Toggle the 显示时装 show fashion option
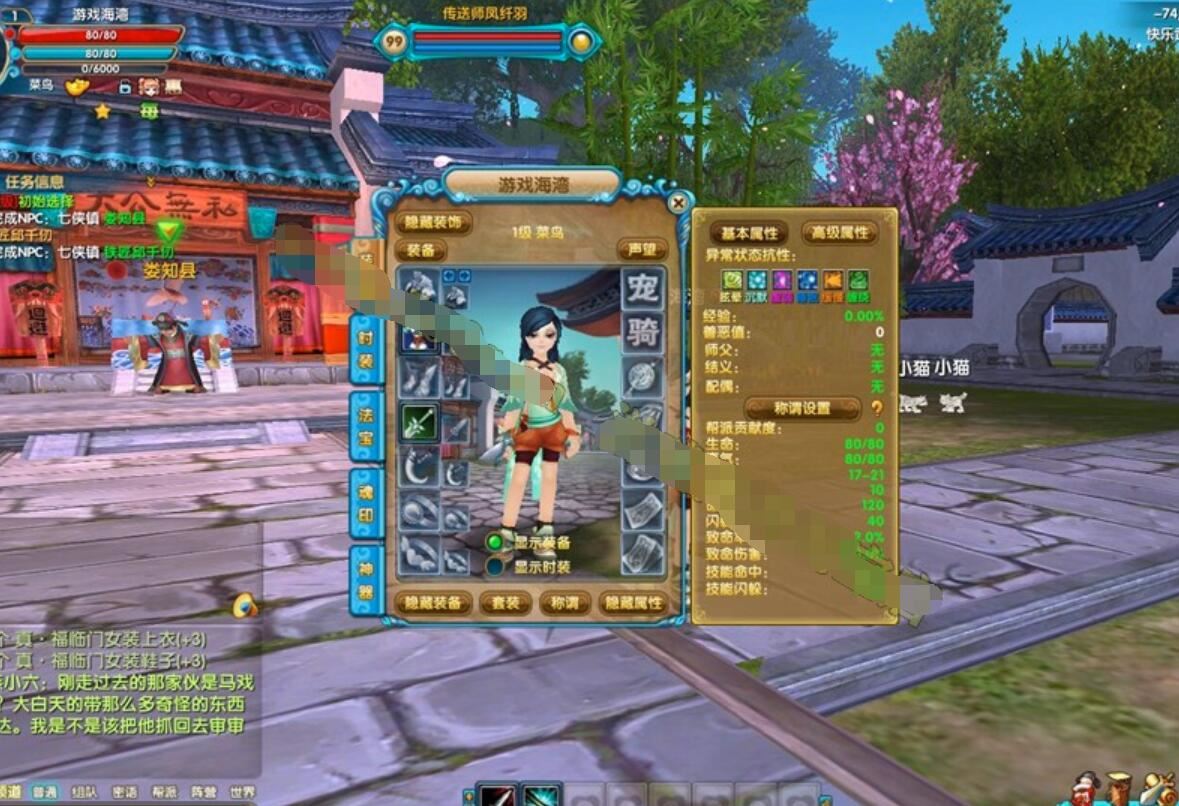 pos(495,566)
